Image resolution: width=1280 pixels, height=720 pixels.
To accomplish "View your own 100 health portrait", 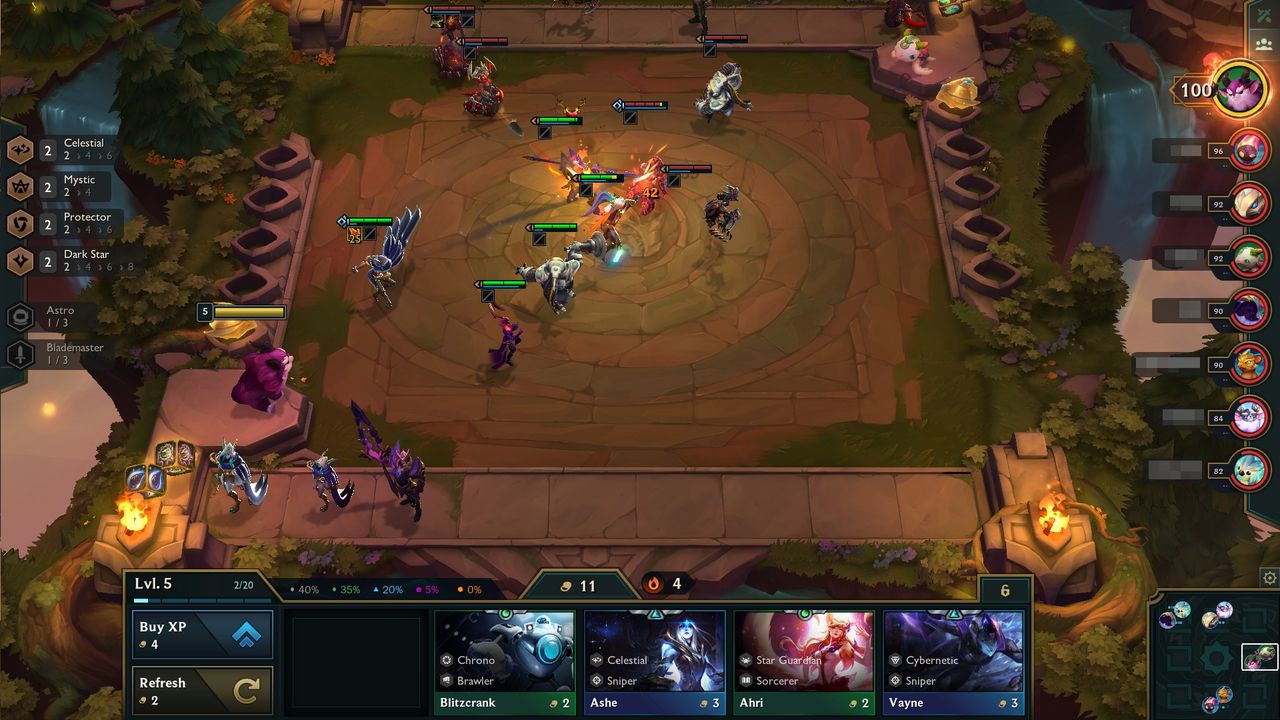I will pos(1240,90).
